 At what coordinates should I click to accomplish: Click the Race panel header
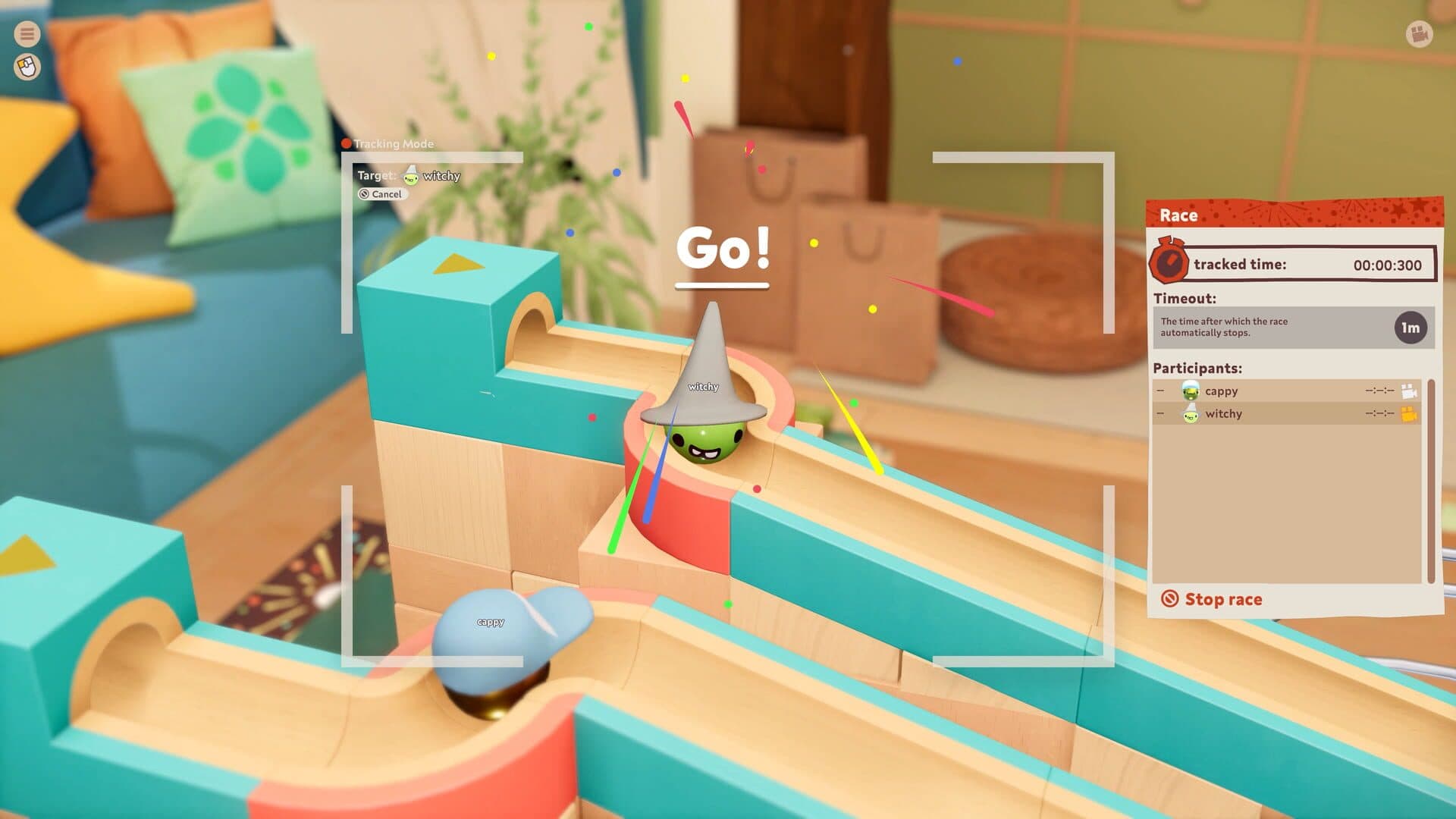(1179, 215)
